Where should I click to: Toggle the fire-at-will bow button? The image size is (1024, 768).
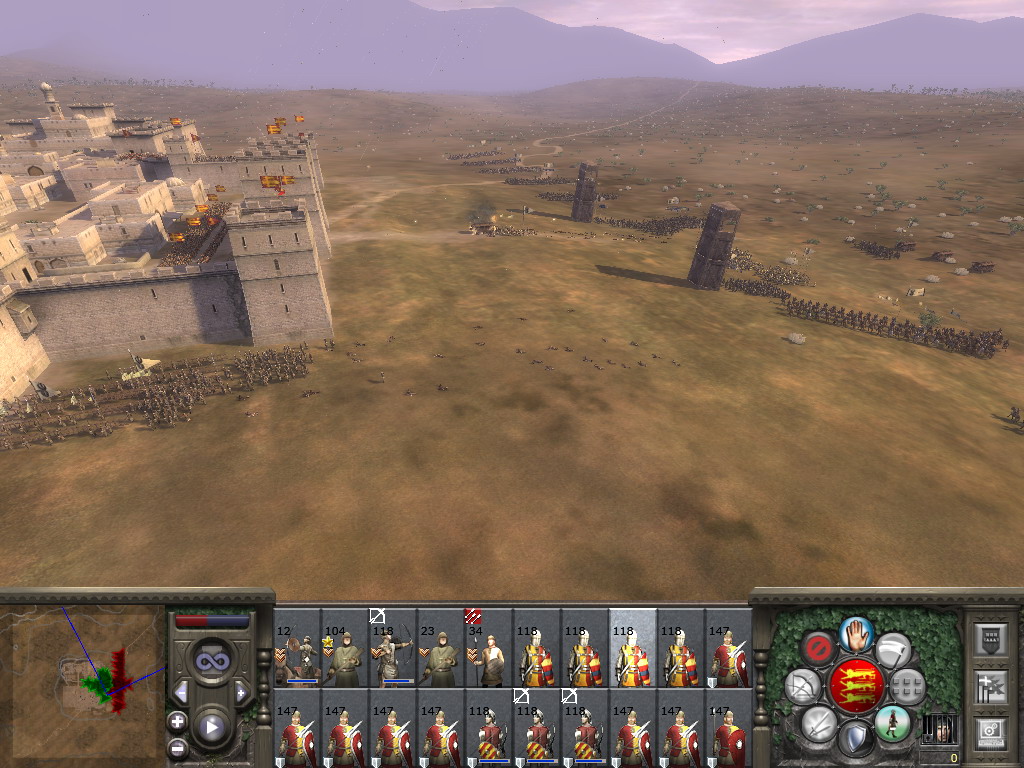tap(802, 686)
